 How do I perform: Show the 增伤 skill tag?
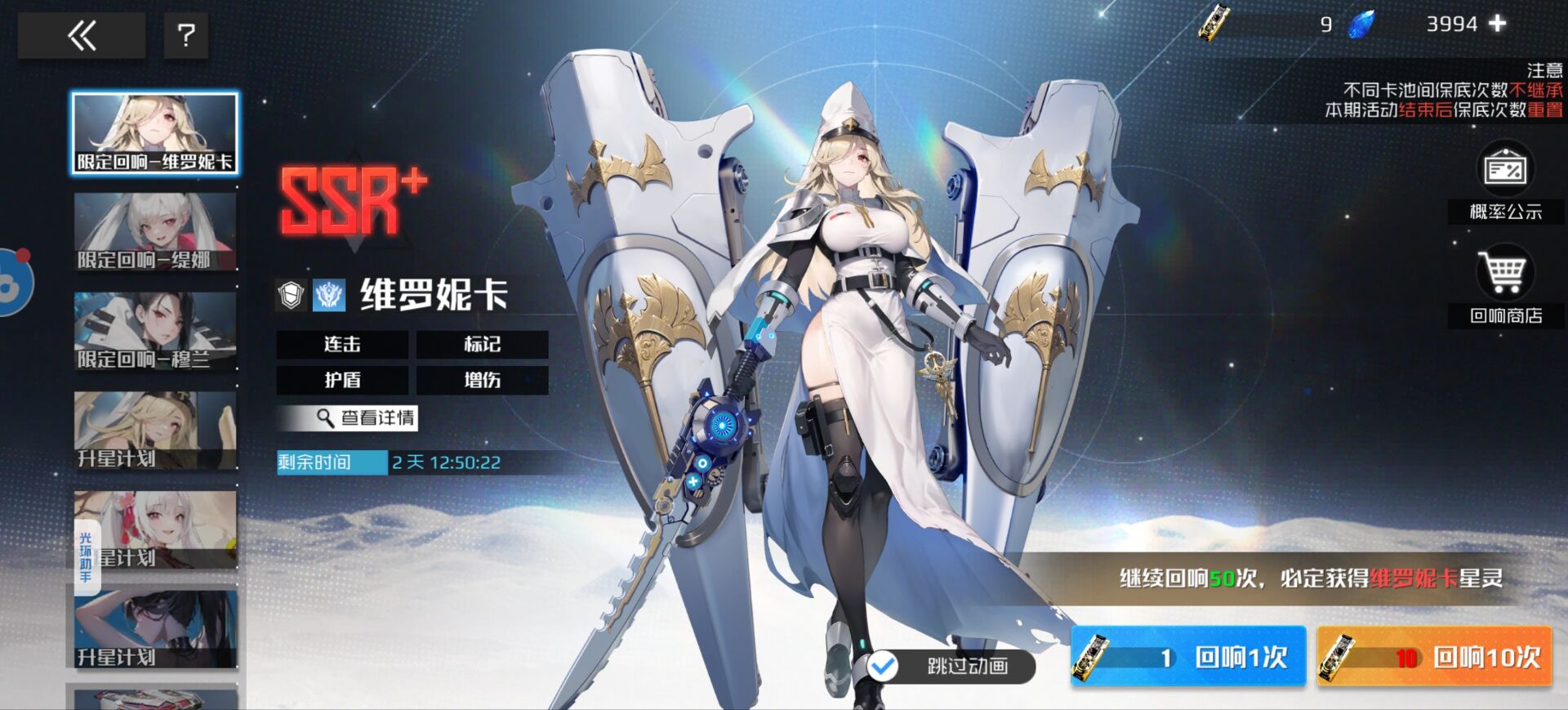point(482,380)
